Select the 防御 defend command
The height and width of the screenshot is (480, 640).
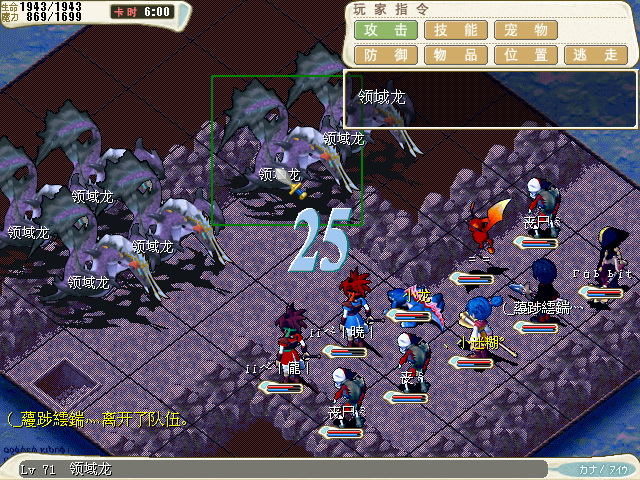[386, 55]
